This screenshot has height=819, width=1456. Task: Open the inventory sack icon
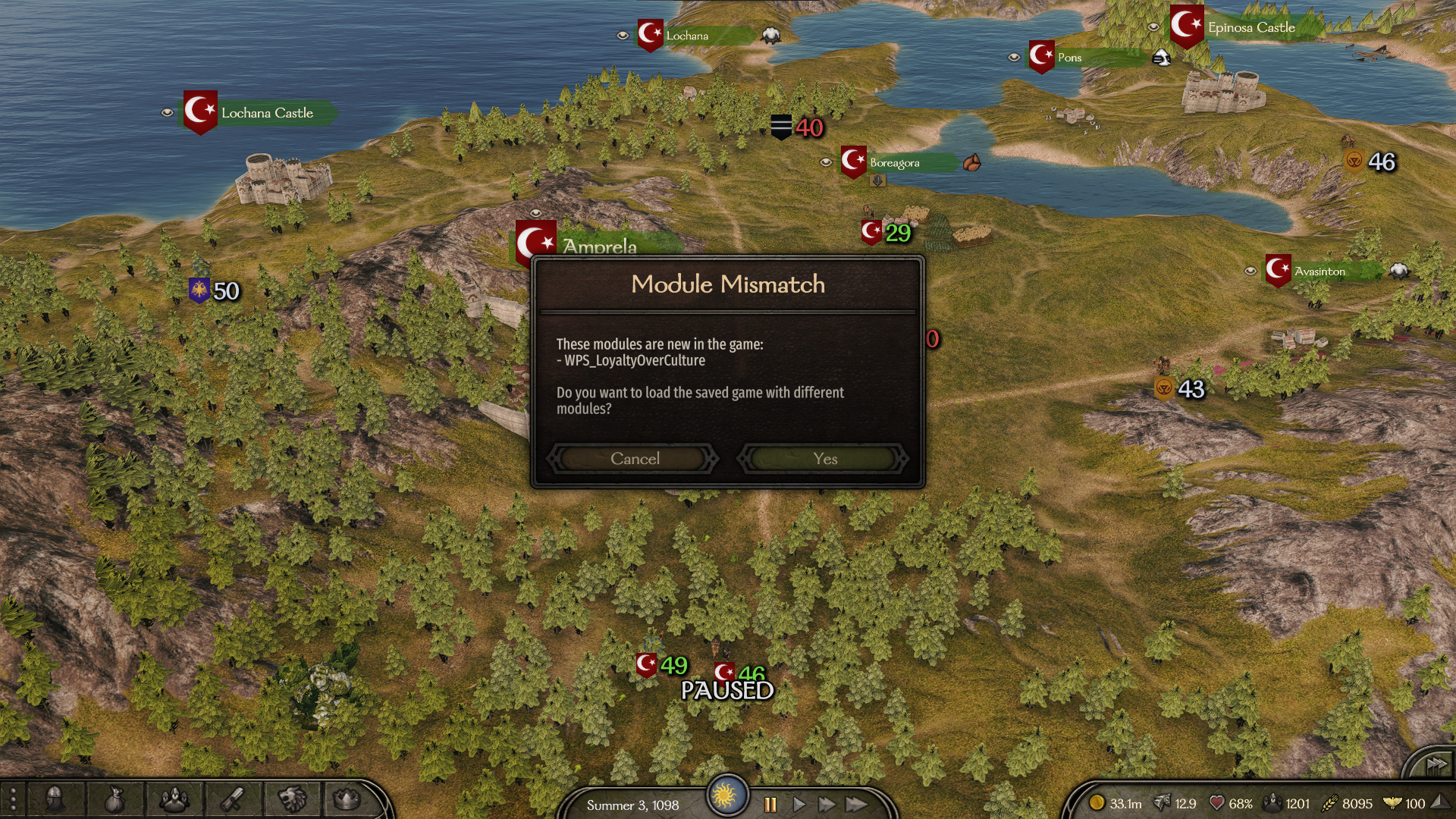tap(114, 799)
